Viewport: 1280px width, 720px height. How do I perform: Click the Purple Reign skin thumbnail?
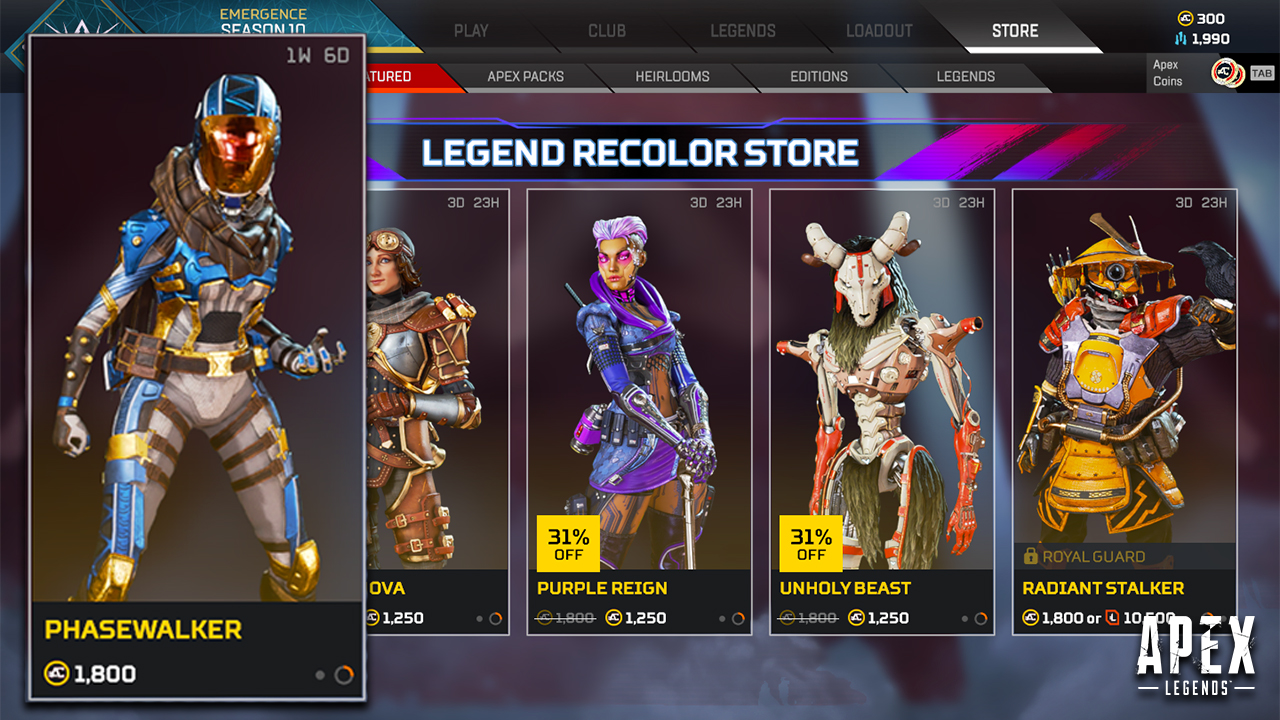(639, 380)
